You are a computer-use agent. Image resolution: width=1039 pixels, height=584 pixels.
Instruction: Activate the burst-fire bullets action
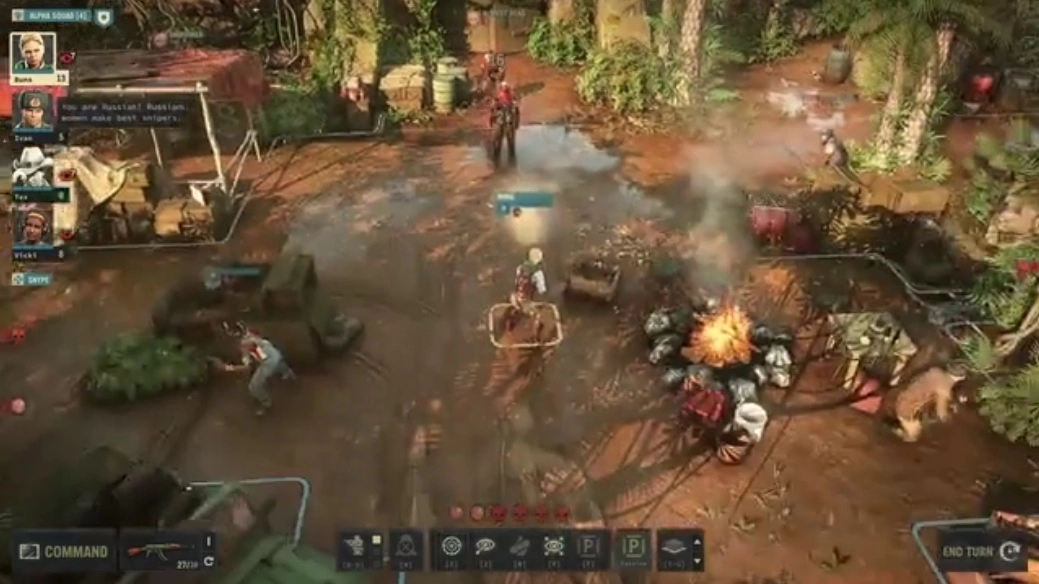[x=519, y=548]
